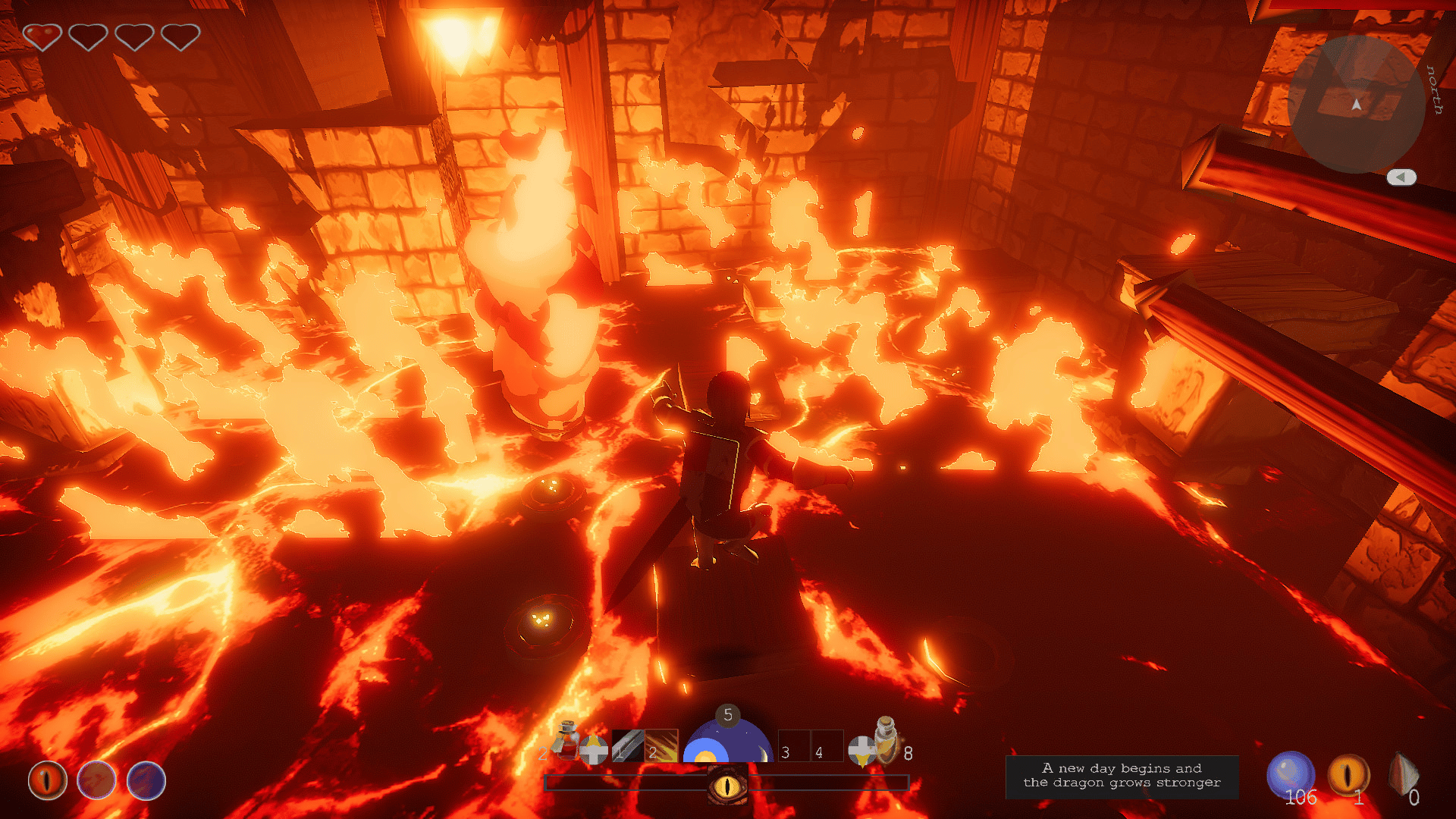
Task: Select the sword in hotbar slot 1
Action: click(628, 746)
